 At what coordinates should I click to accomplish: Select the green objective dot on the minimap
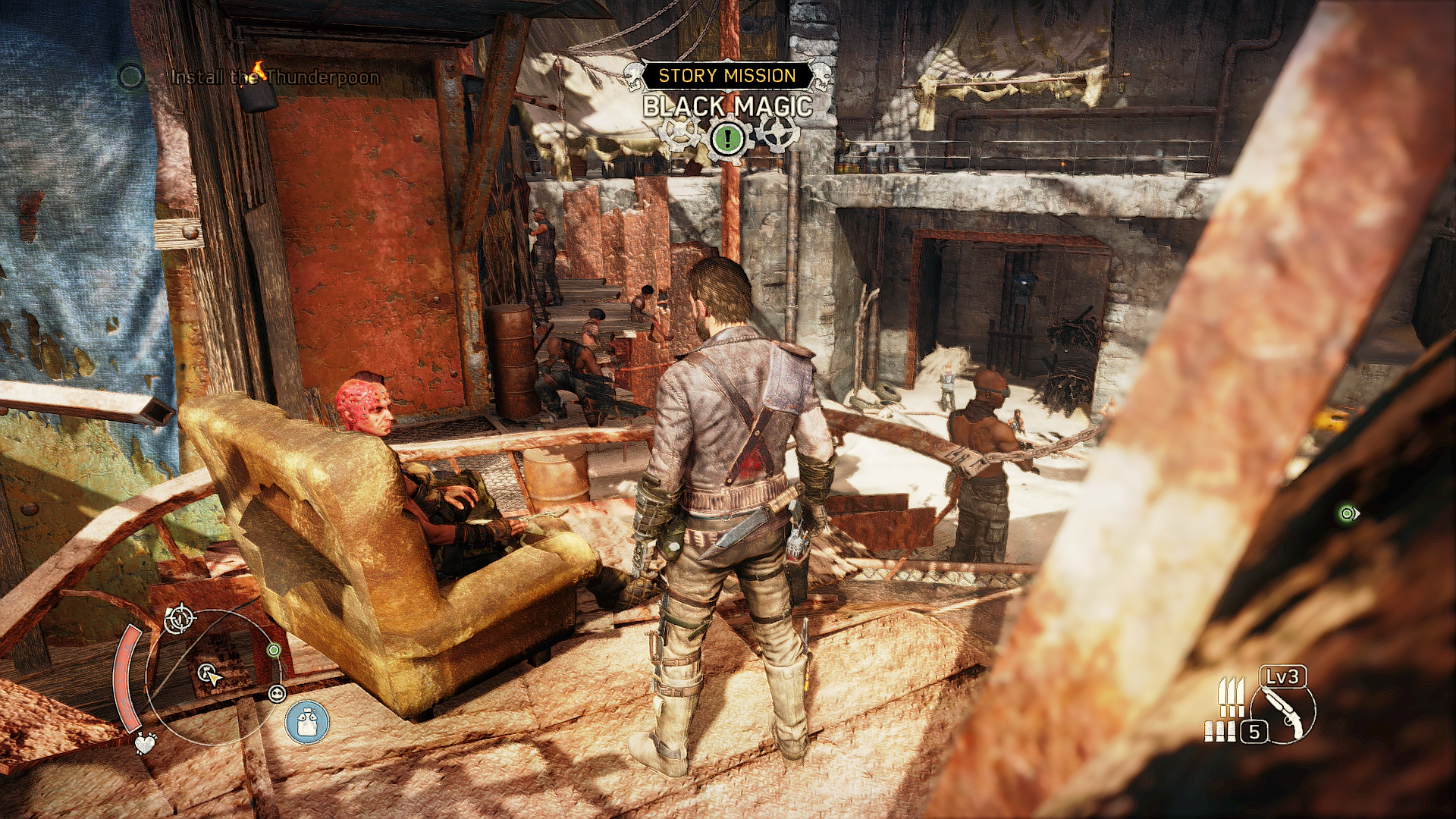[x=274, y=651]
